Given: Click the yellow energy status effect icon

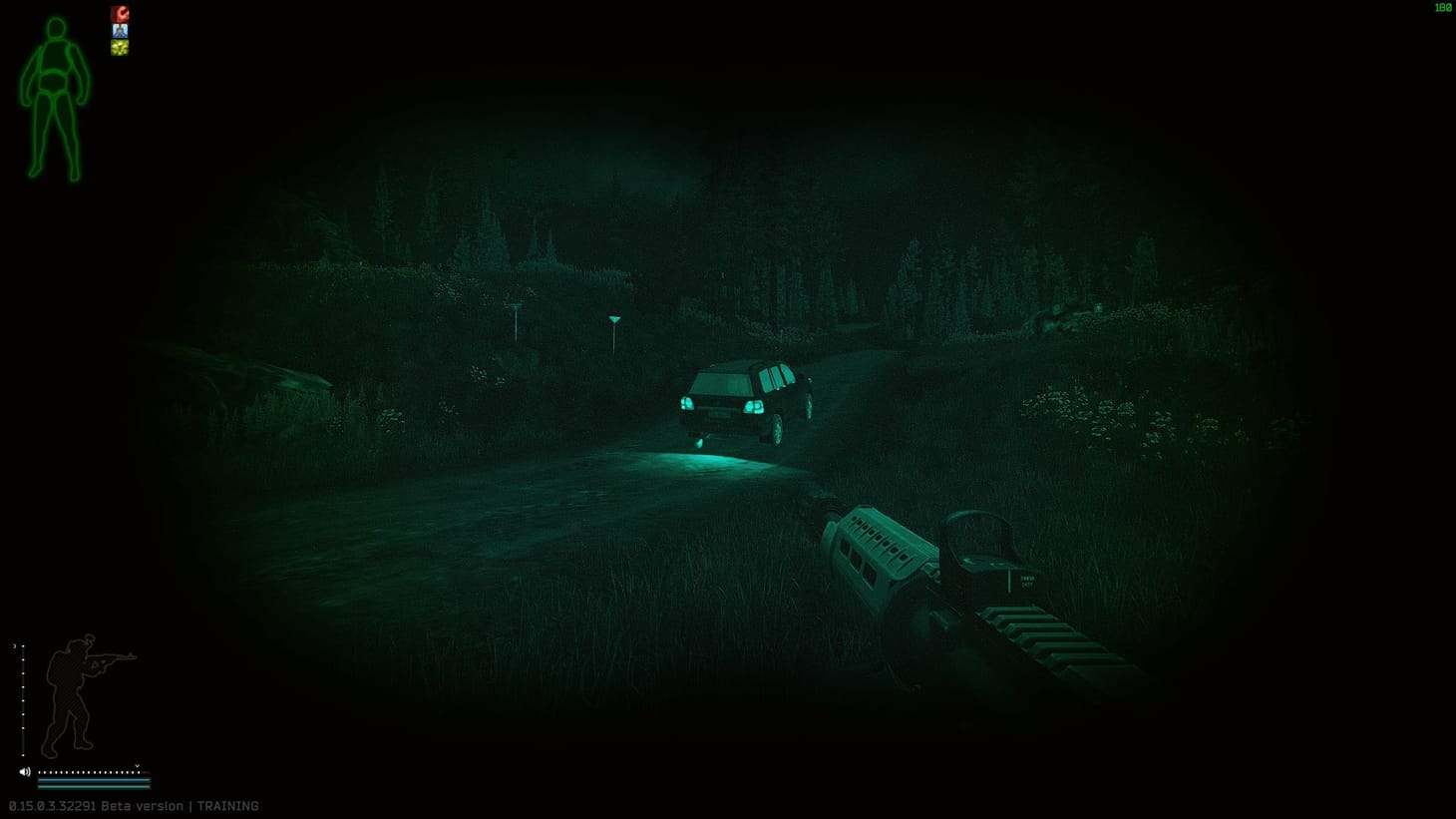Looking at the screenshot, I should (120, 47).
